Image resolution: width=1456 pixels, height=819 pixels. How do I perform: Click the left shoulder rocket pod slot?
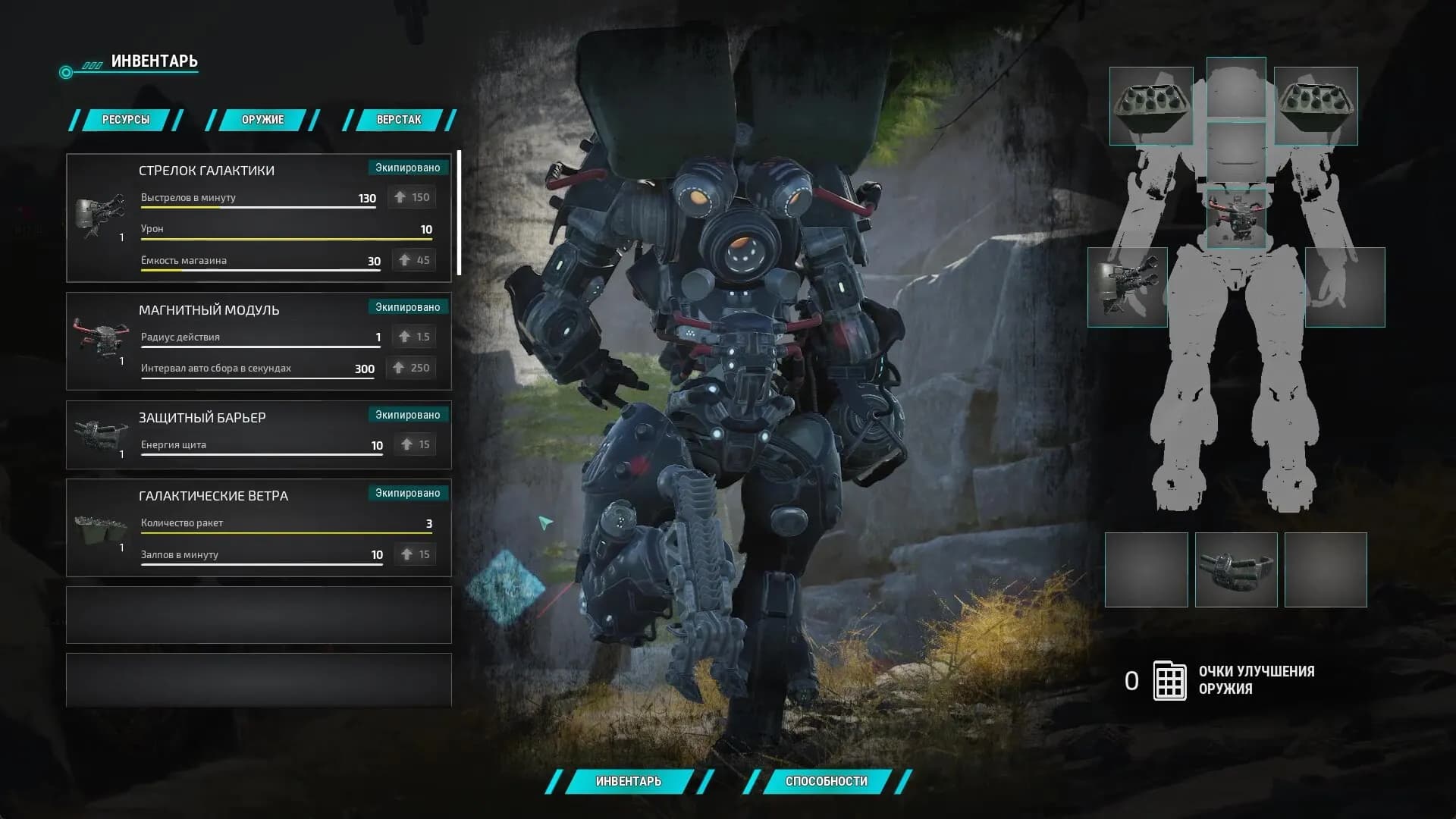coord(1150,106)
